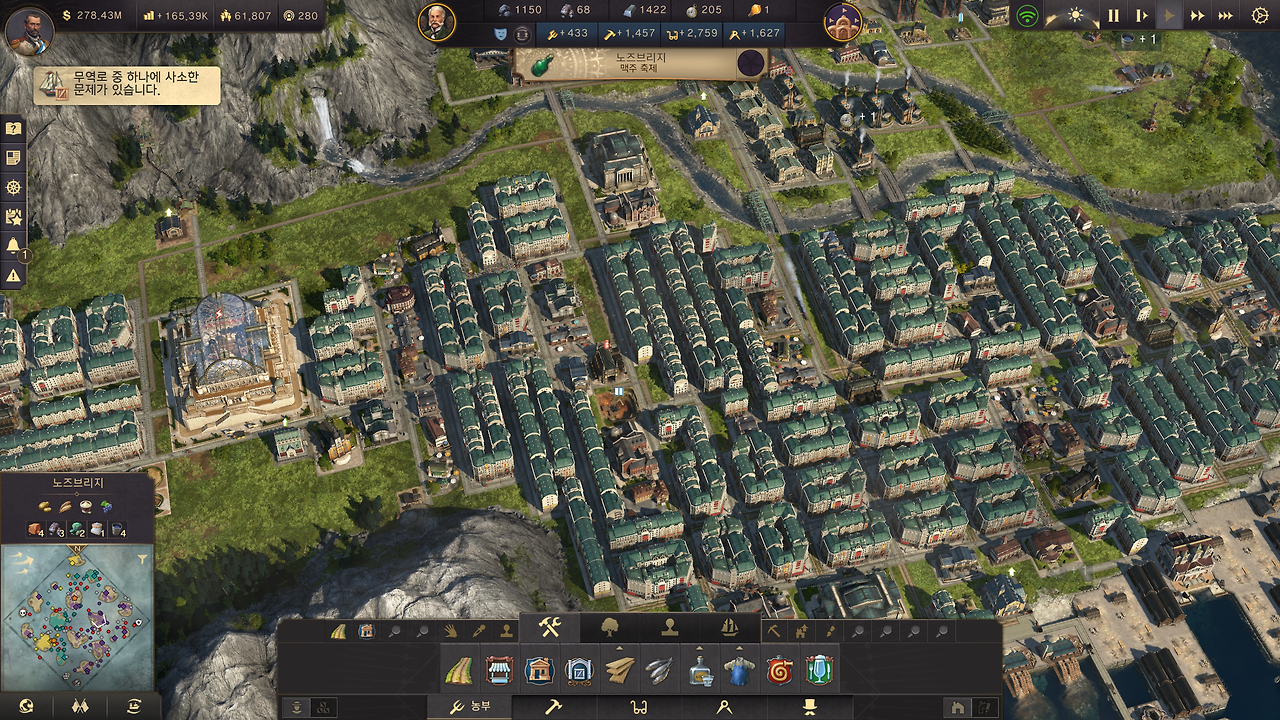Screen dimensions: 1280x720
Task: Select the investor top hat tier tab
Action: point(808,707)
